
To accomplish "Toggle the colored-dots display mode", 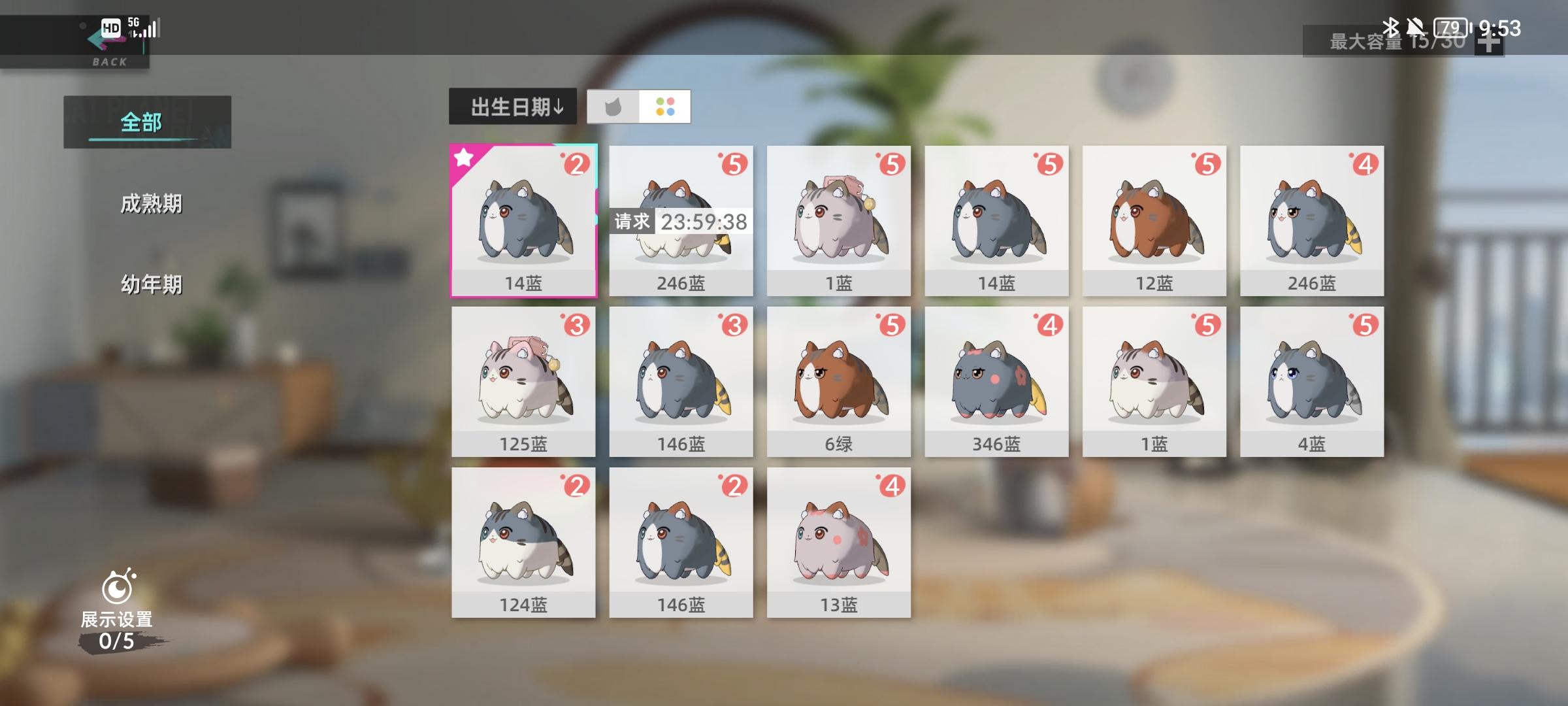I will pyautogui.click(x=666, y=107).
